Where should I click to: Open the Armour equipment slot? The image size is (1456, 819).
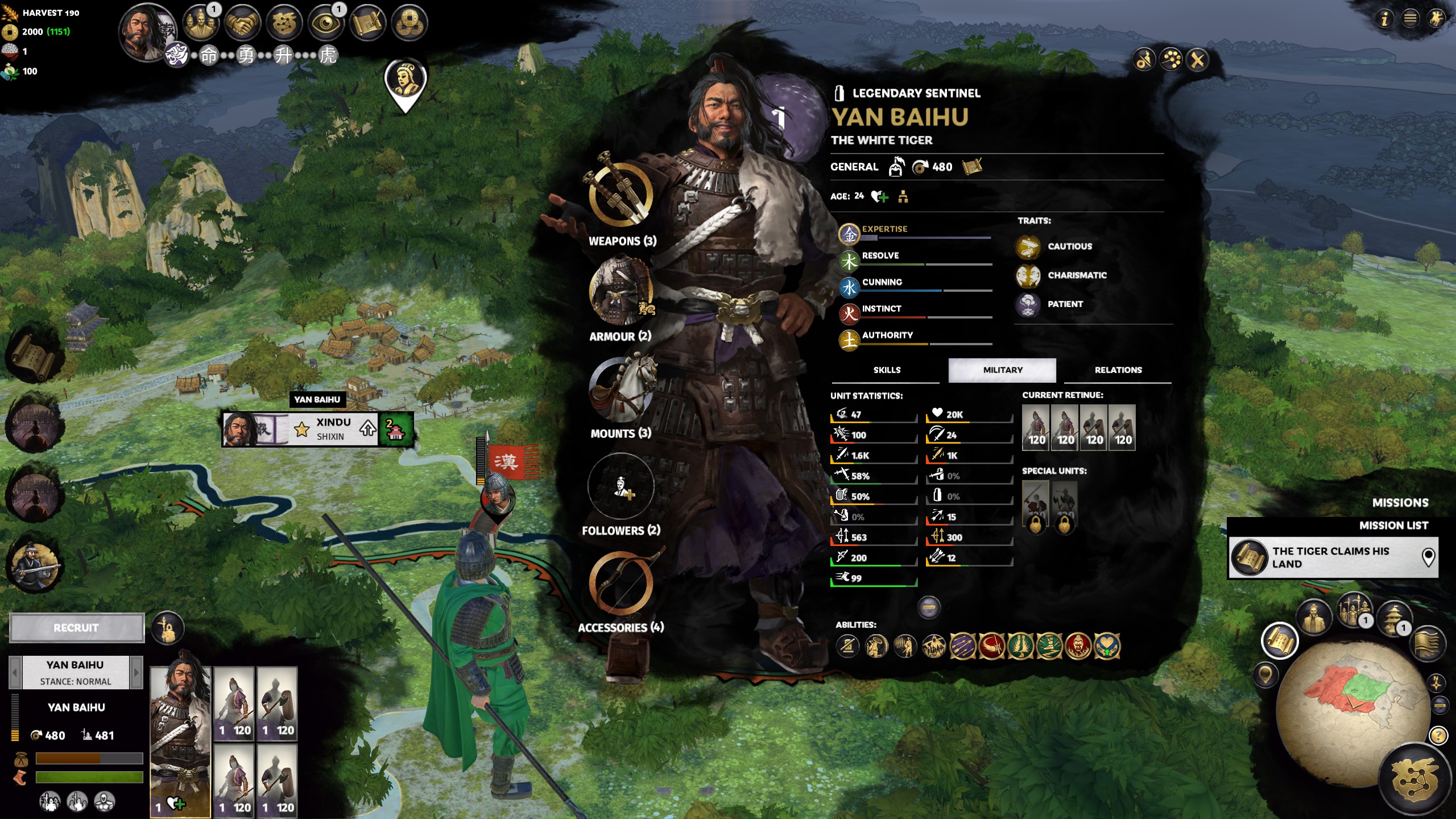(x=621, y=291)
